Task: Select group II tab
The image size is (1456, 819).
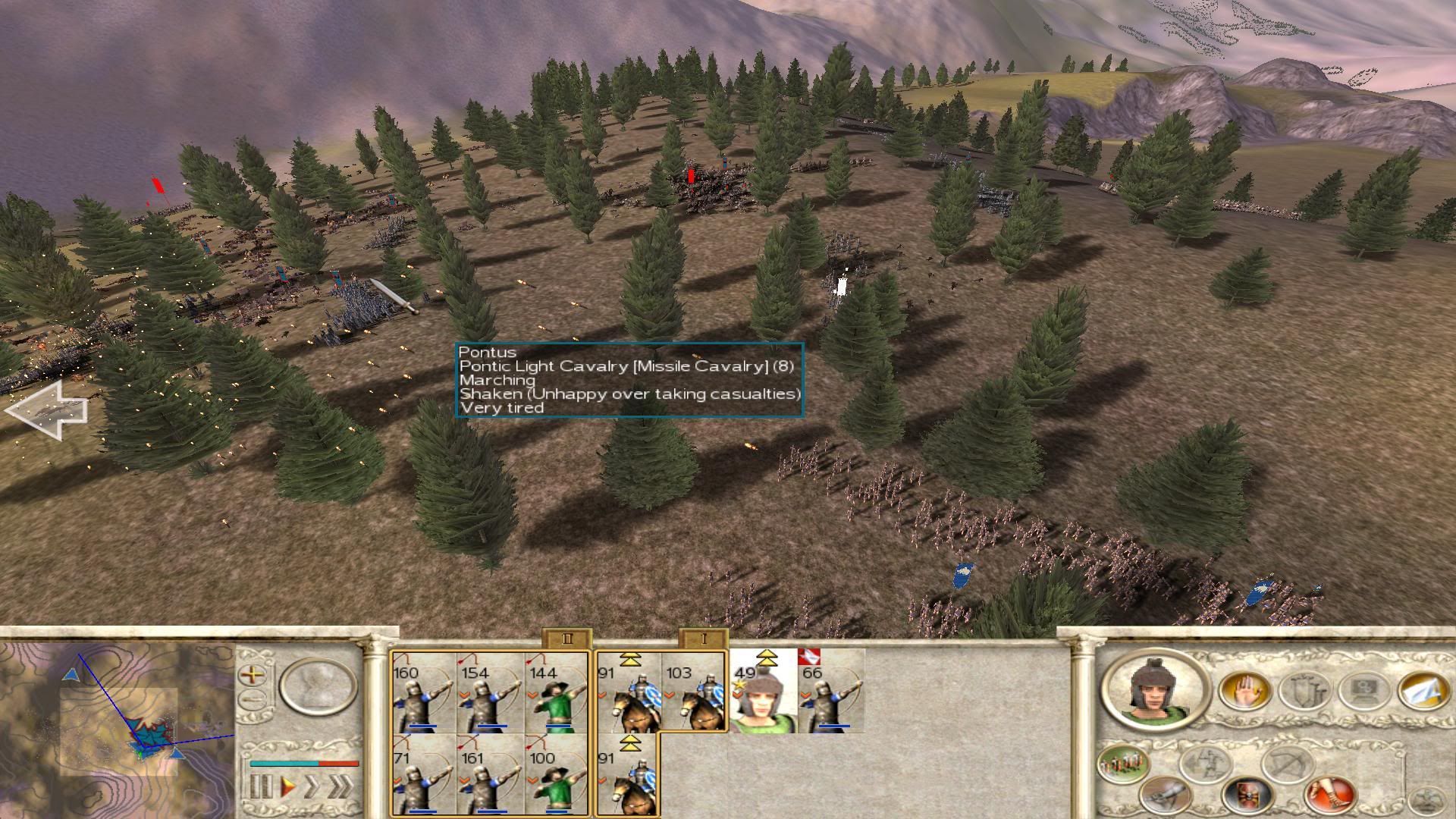Action: click(x=567, y=639)
